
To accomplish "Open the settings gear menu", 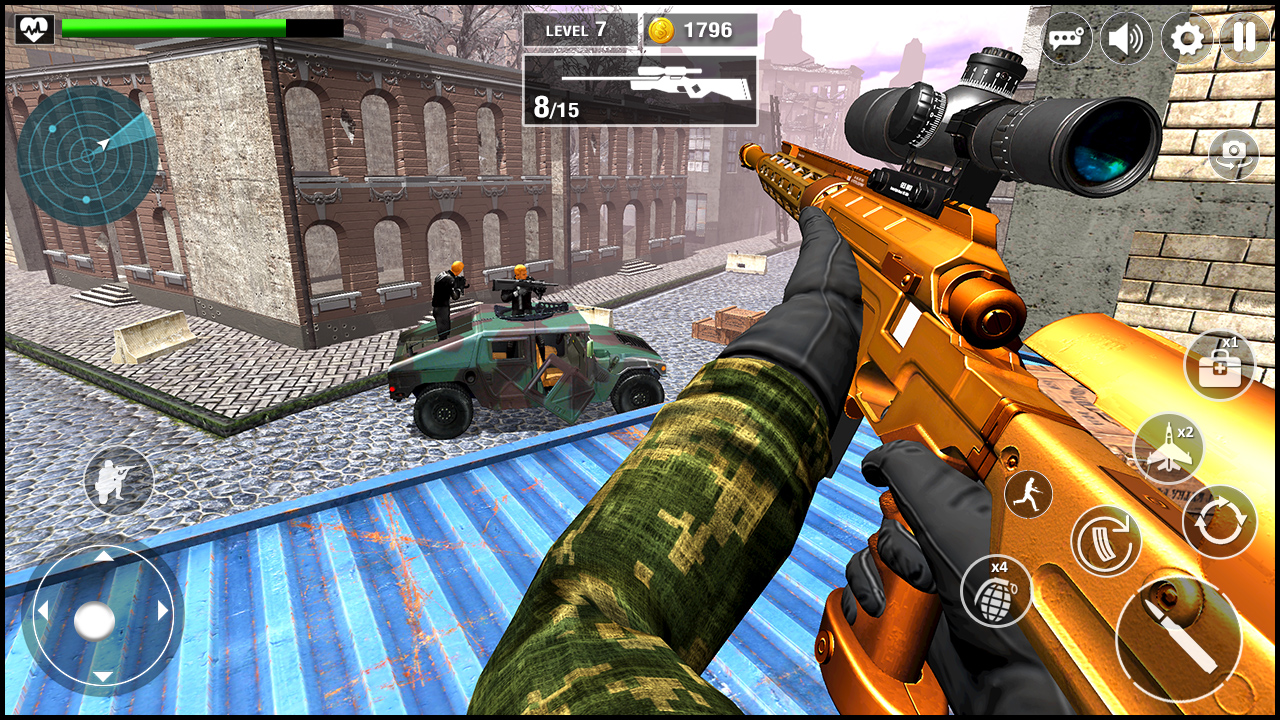I will [x=1187, y=38].
